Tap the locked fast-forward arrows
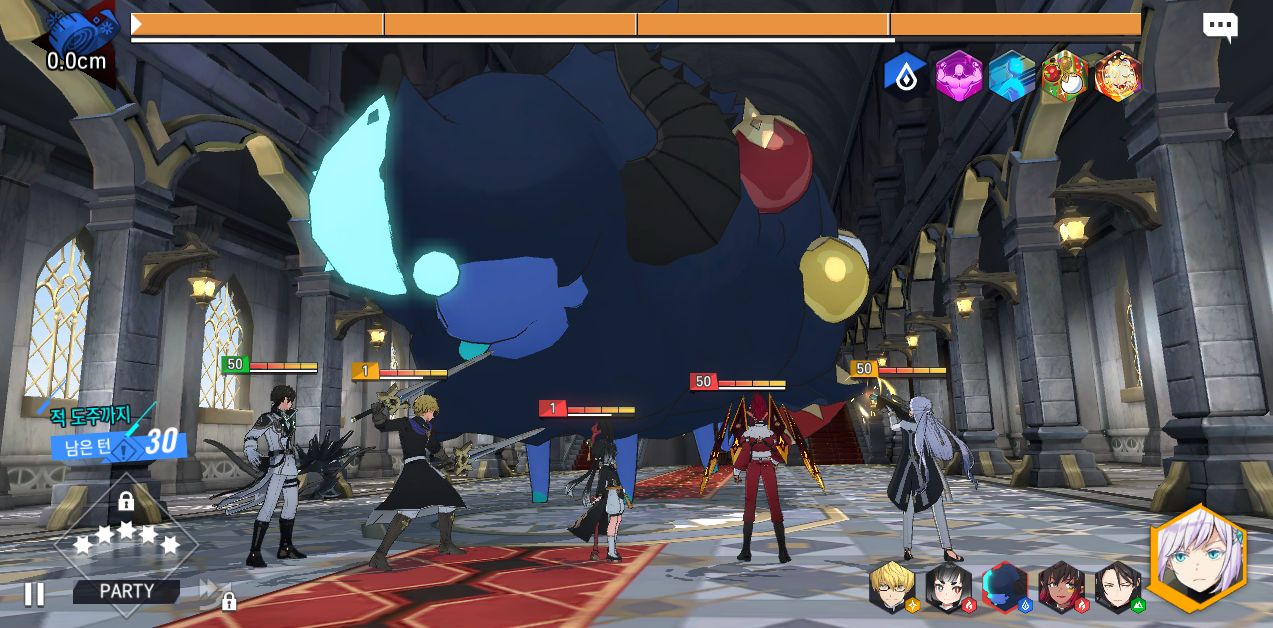The image size is (1273, 628). point(214,594)
